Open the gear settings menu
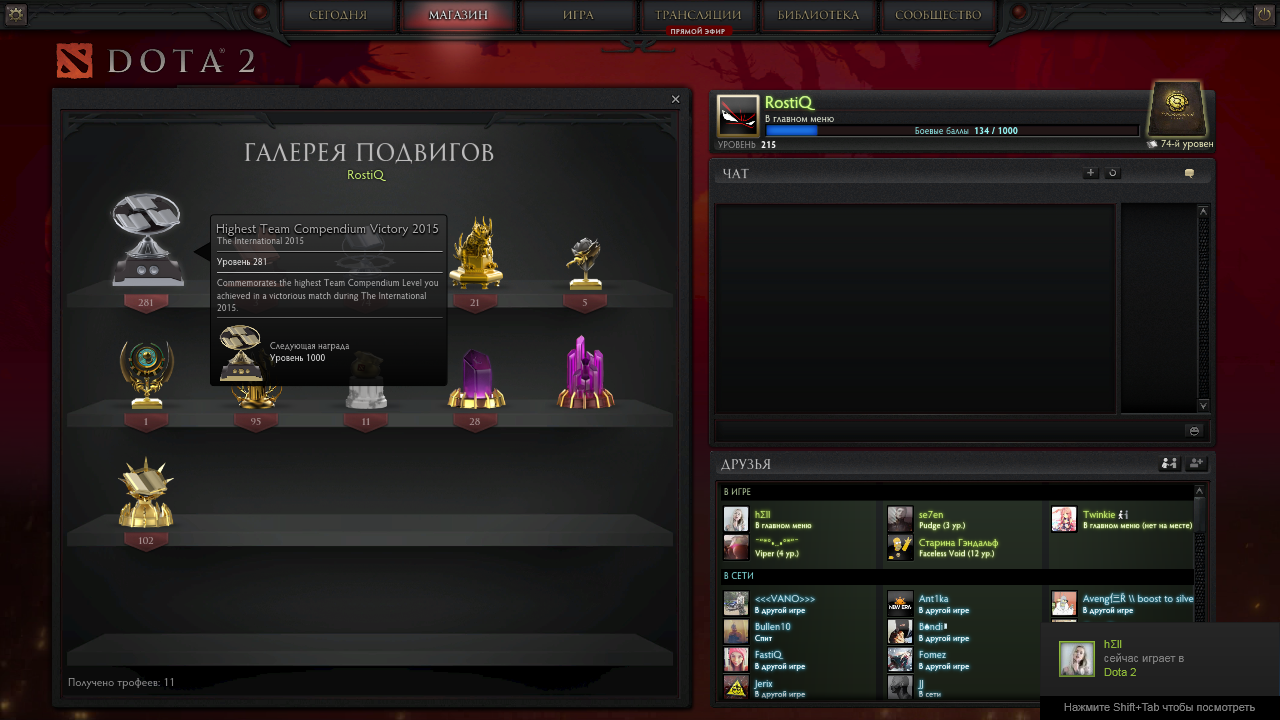Image resolution: width=1280 pixels, height=720 pixels. click(16, 14)
